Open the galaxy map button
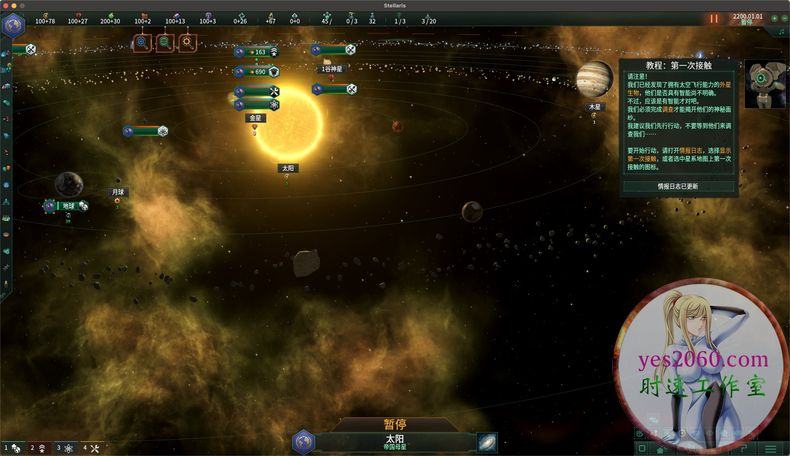 [x=487, y=442]
